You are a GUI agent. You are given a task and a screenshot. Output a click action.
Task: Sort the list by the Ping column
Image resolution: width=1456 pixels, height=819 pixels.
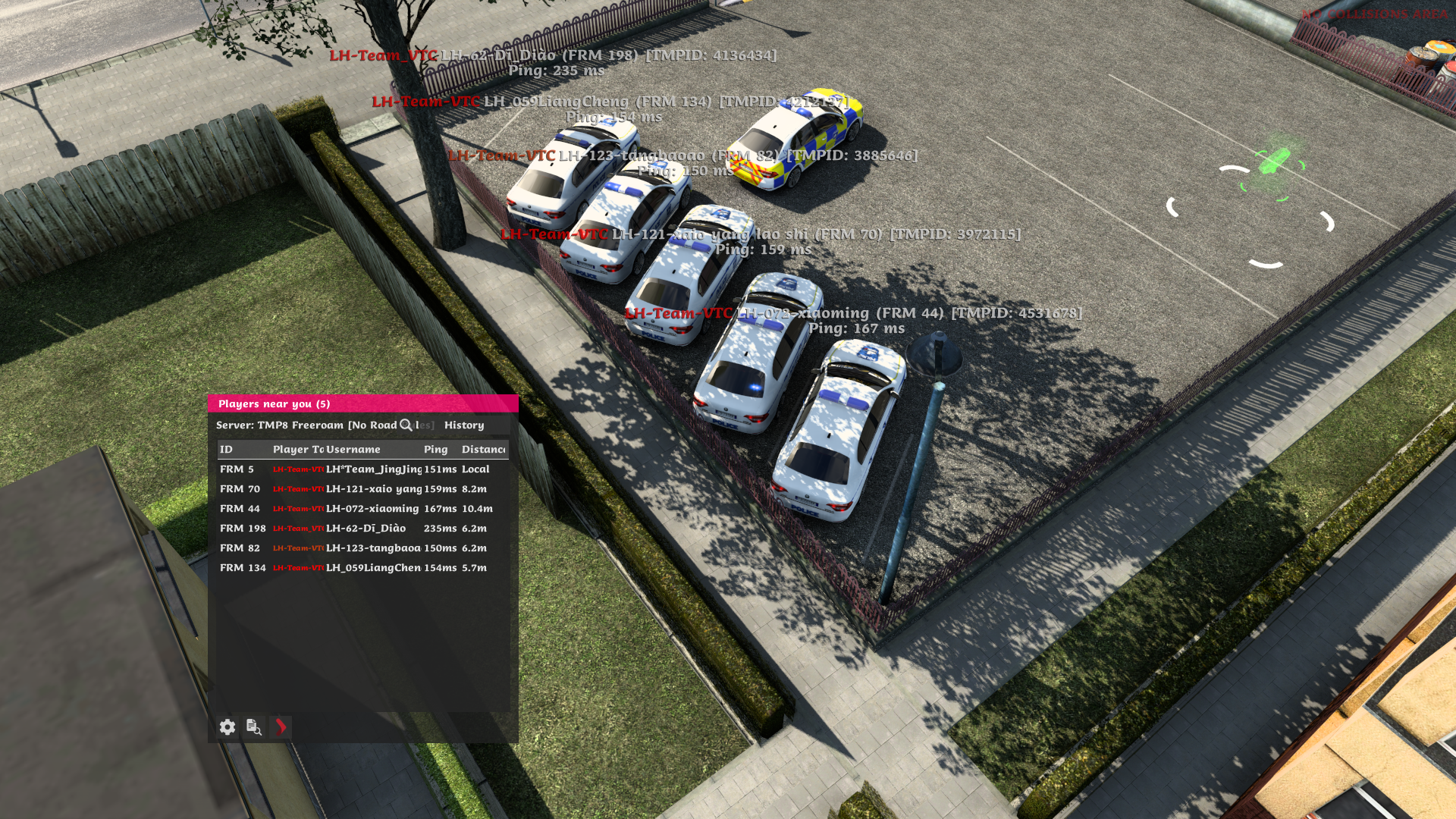(436, 450)
